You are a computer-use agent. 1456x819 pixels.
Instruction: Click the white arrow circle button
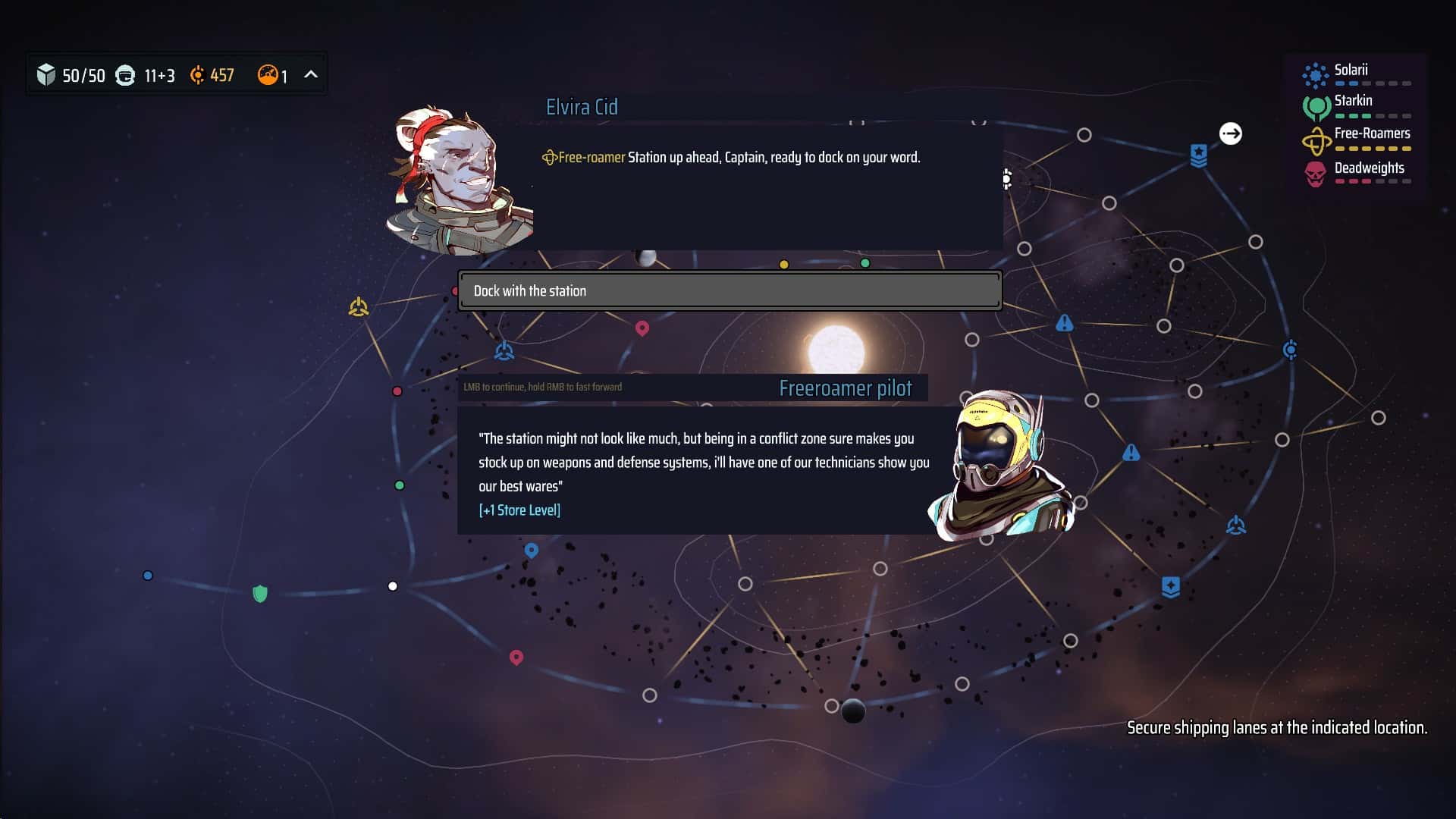1230,133
